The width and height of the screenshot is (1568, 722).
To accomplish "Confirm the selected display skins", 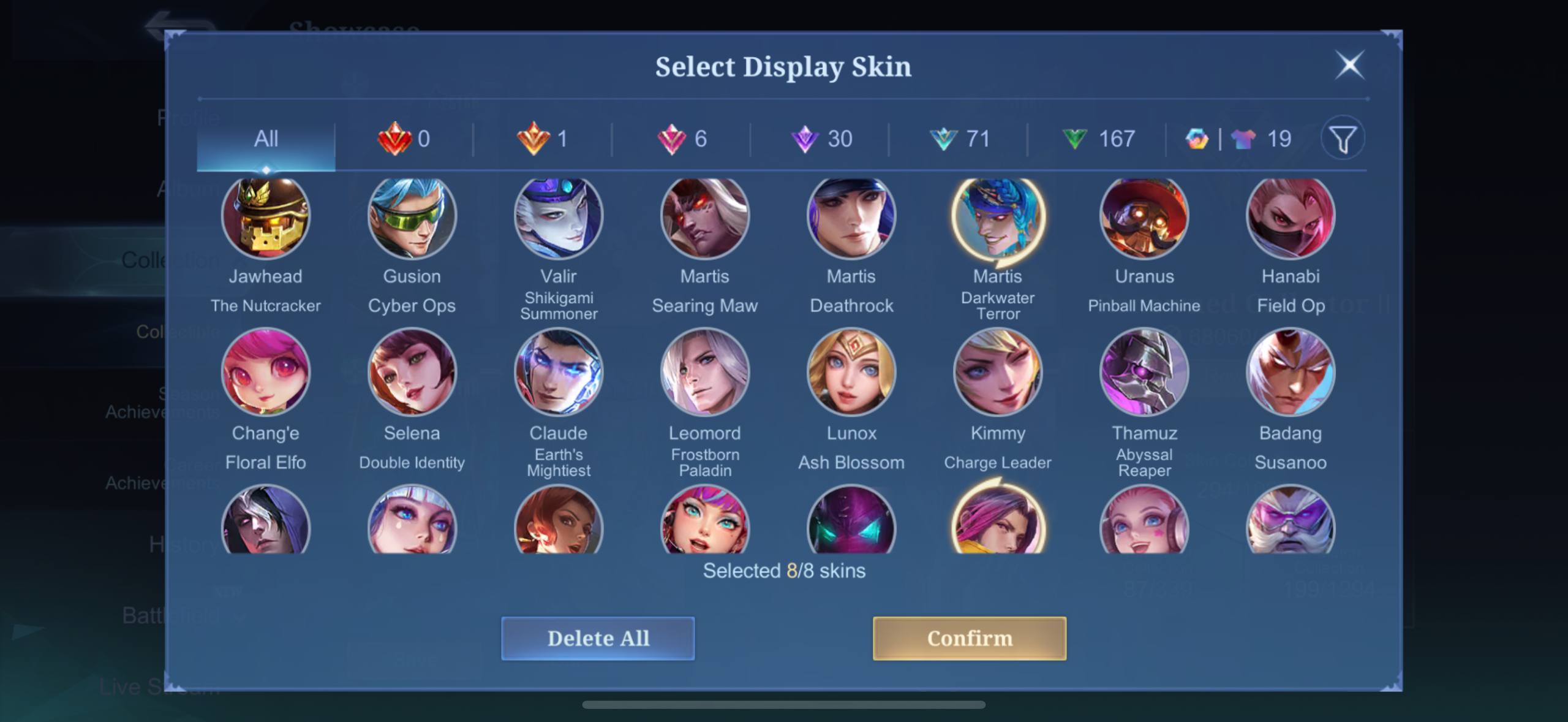I will click(969, 638).
